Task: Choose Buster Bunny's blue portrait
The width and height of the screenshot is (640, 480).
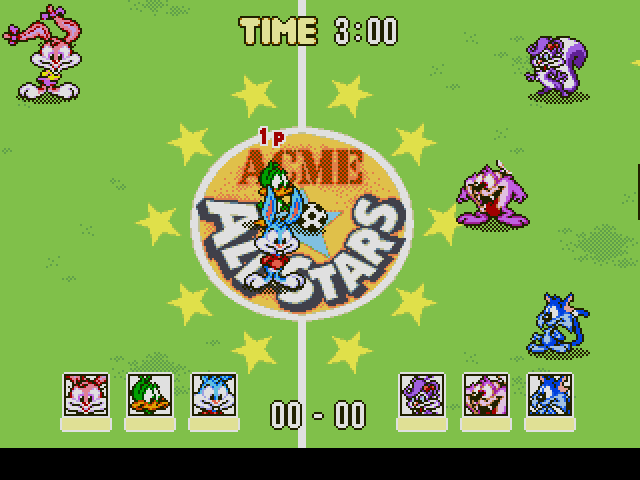Action: pyautogui.click(x=214, y=394)
